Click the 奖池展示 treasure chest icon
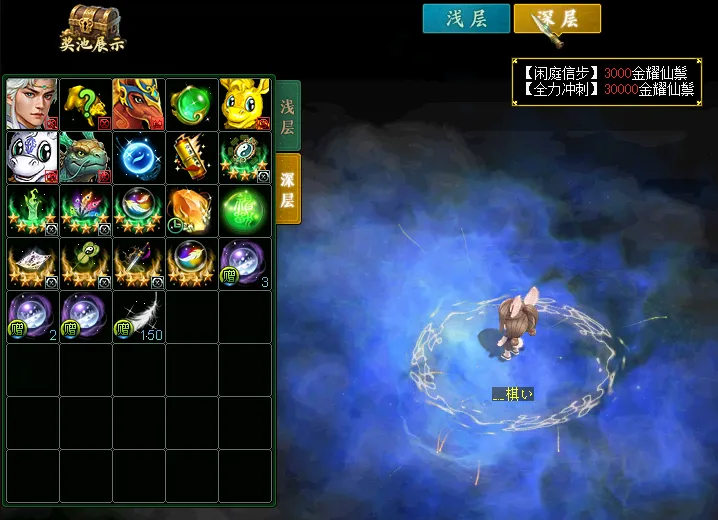 (93, 28)
